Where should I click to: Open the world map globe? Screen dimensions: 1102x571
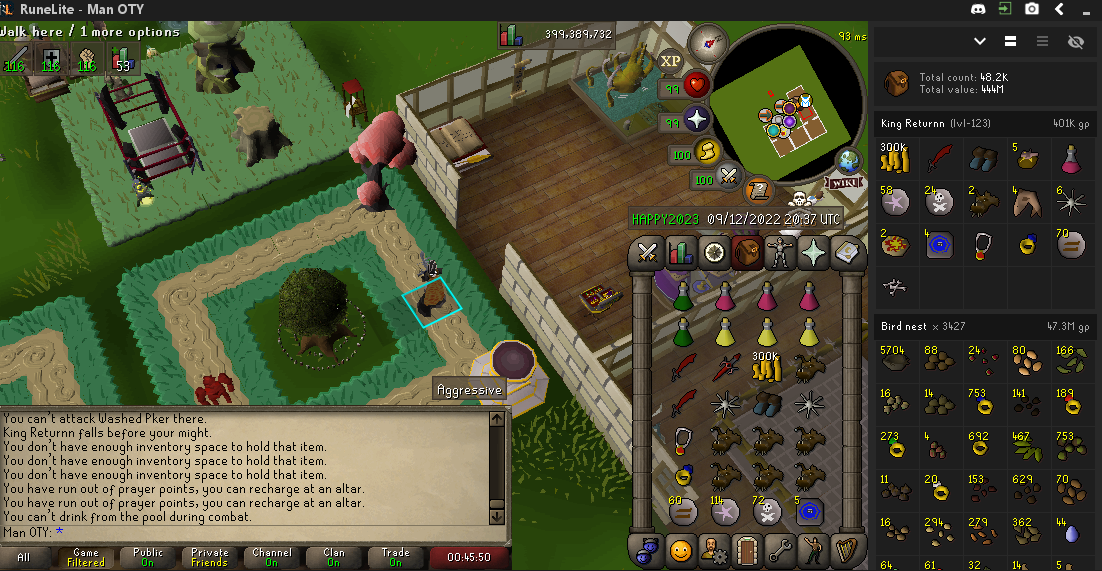tap(849, 161)
